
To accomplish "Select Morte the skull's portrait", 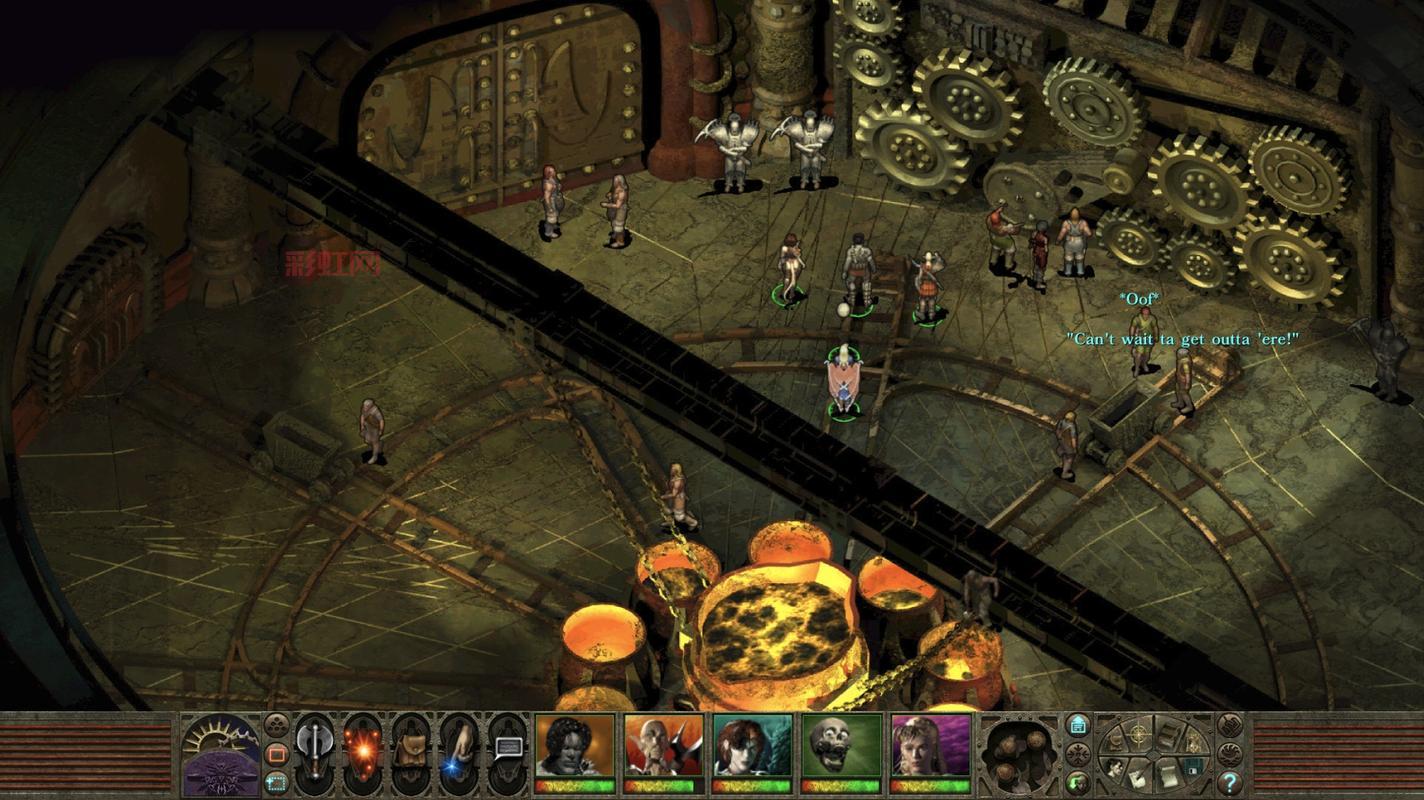I will point(841,746).
